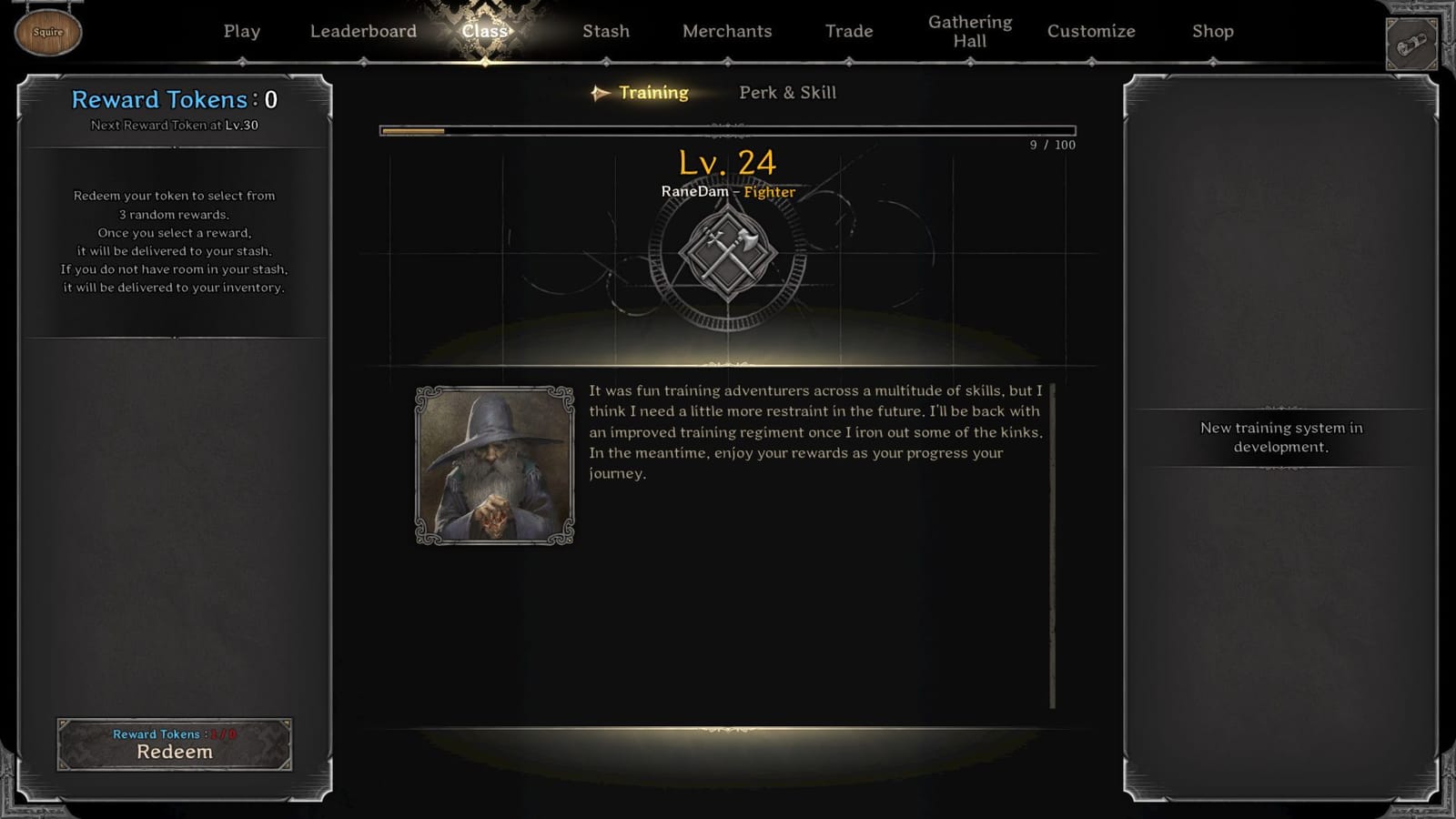The width and height of the screenshot is (1456, 819).
Task: Go to the Stash page
Action: click(x=605, y=30)
